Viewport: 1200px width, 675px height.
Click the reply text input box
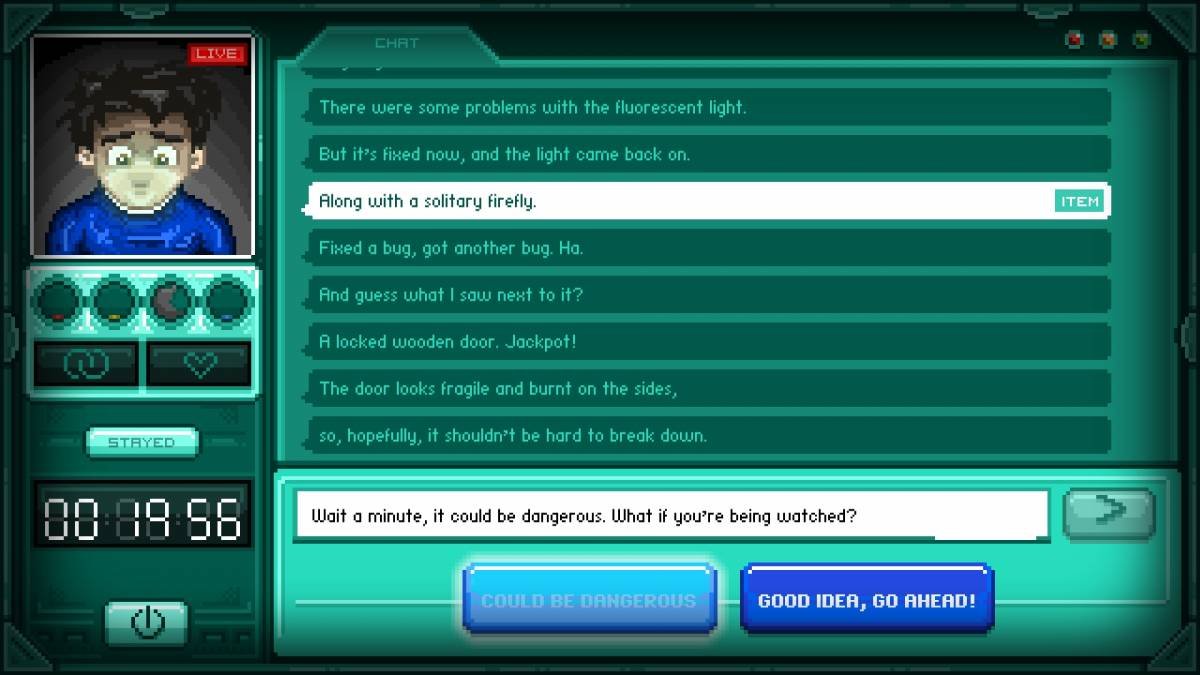pyautogui.click(x=670, y=516)
